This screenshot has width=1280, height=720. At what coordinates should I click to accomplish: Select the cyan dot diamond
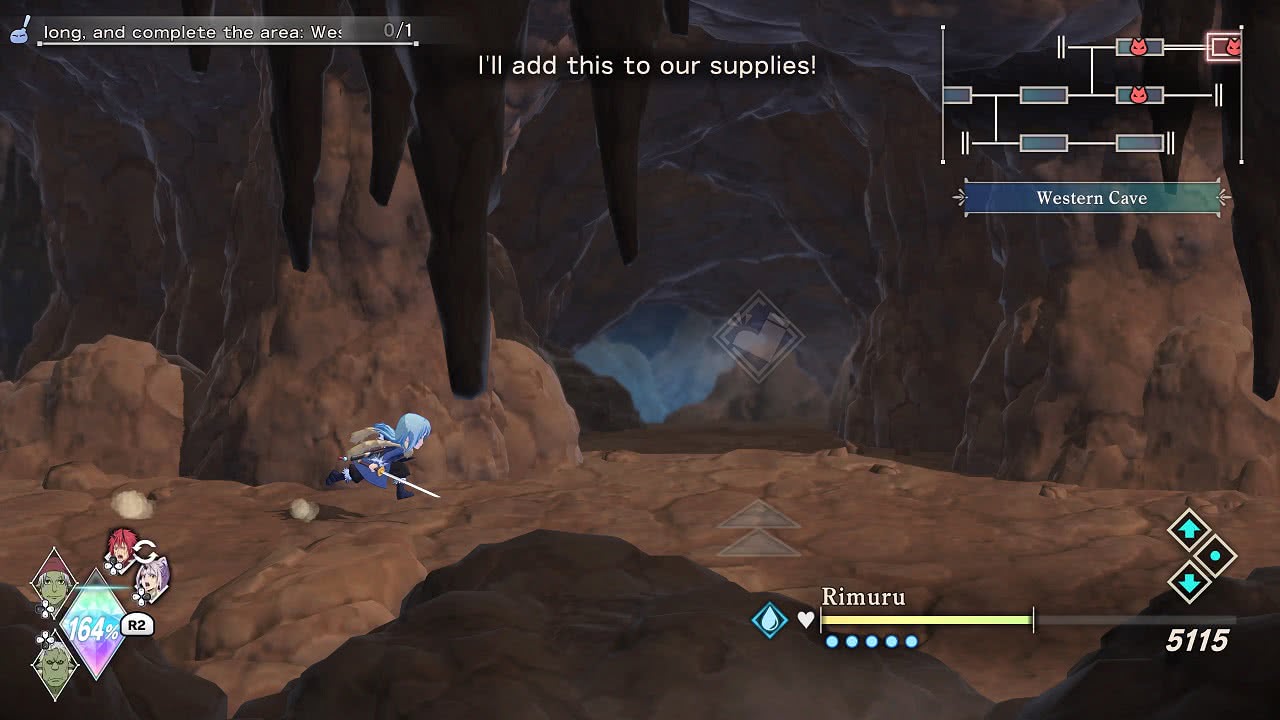(x=1215, y=556)
